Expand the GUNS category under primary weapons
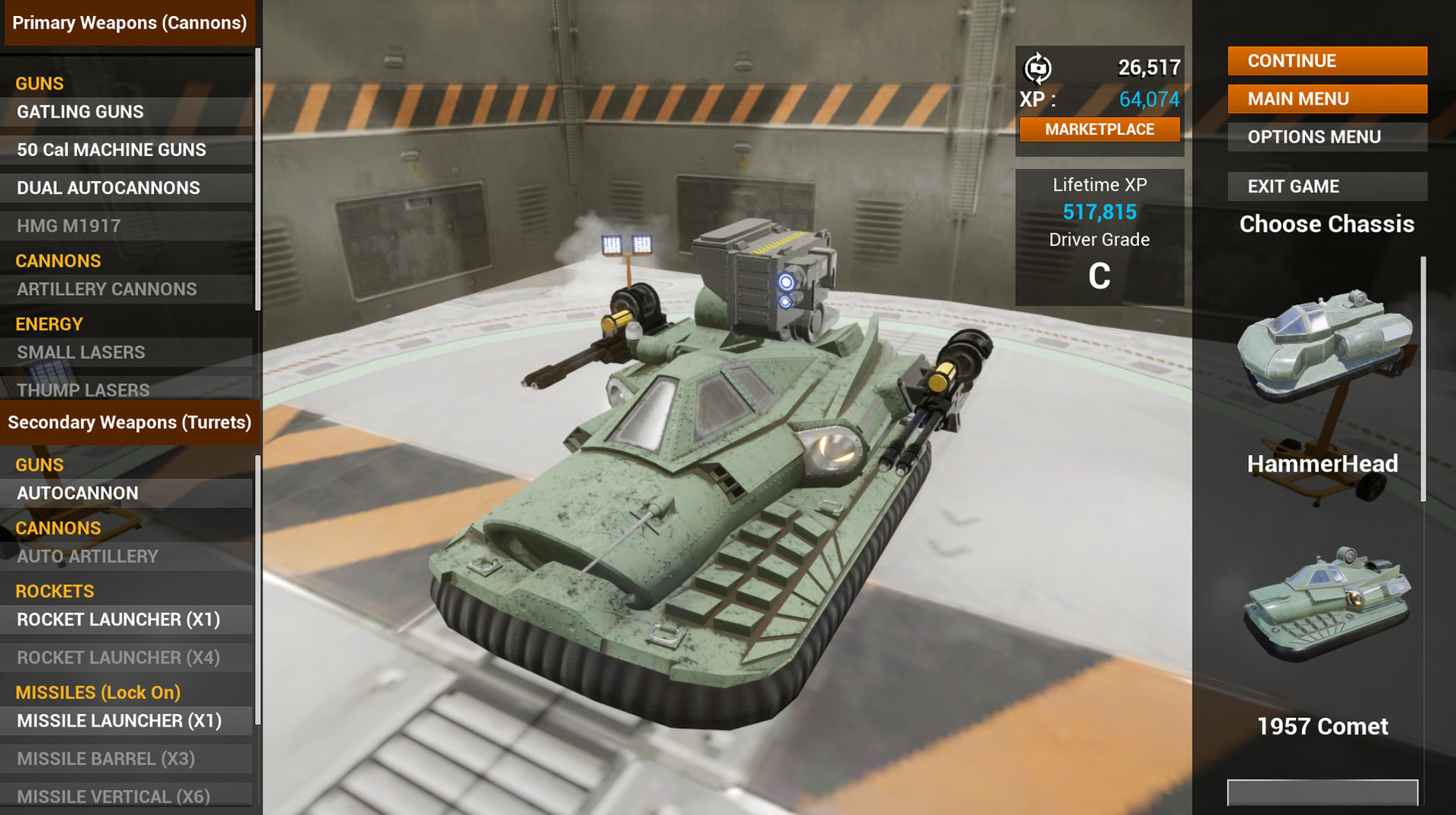 (39, 83)
